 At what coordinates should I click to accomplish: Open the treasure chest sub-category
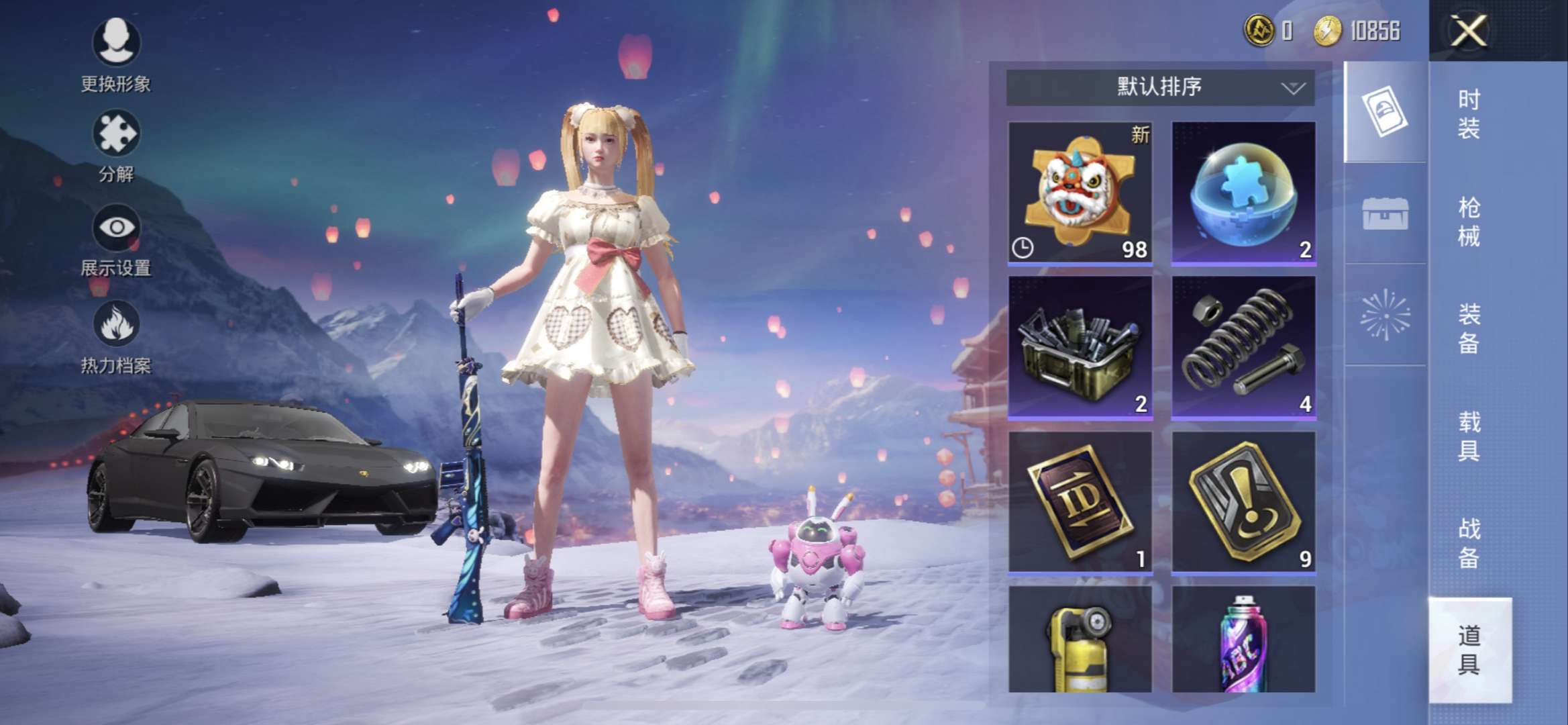click(1385, 215)
